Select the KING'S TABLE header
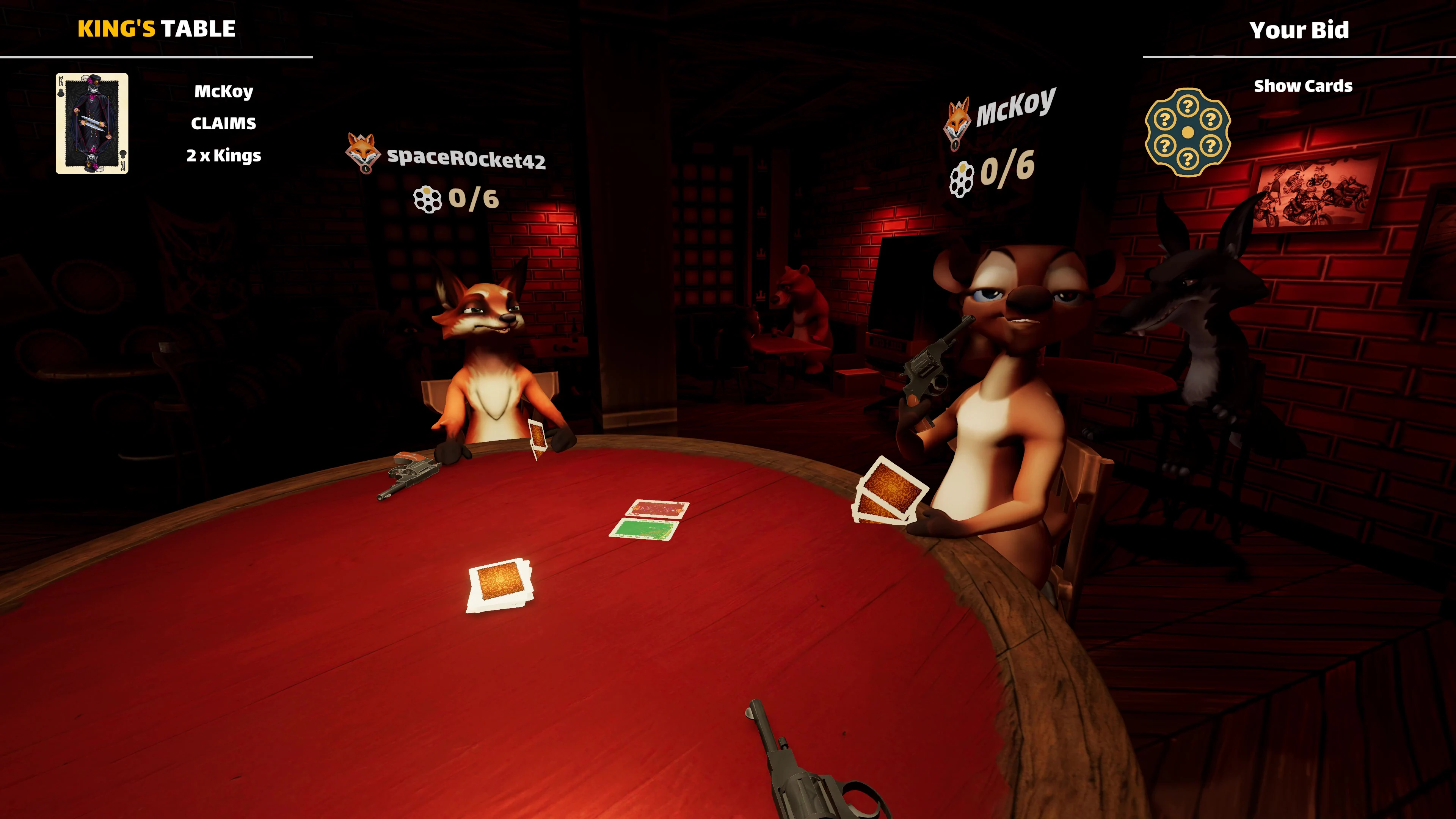This screenshot has width=1456, height=819. coord(157,28)
